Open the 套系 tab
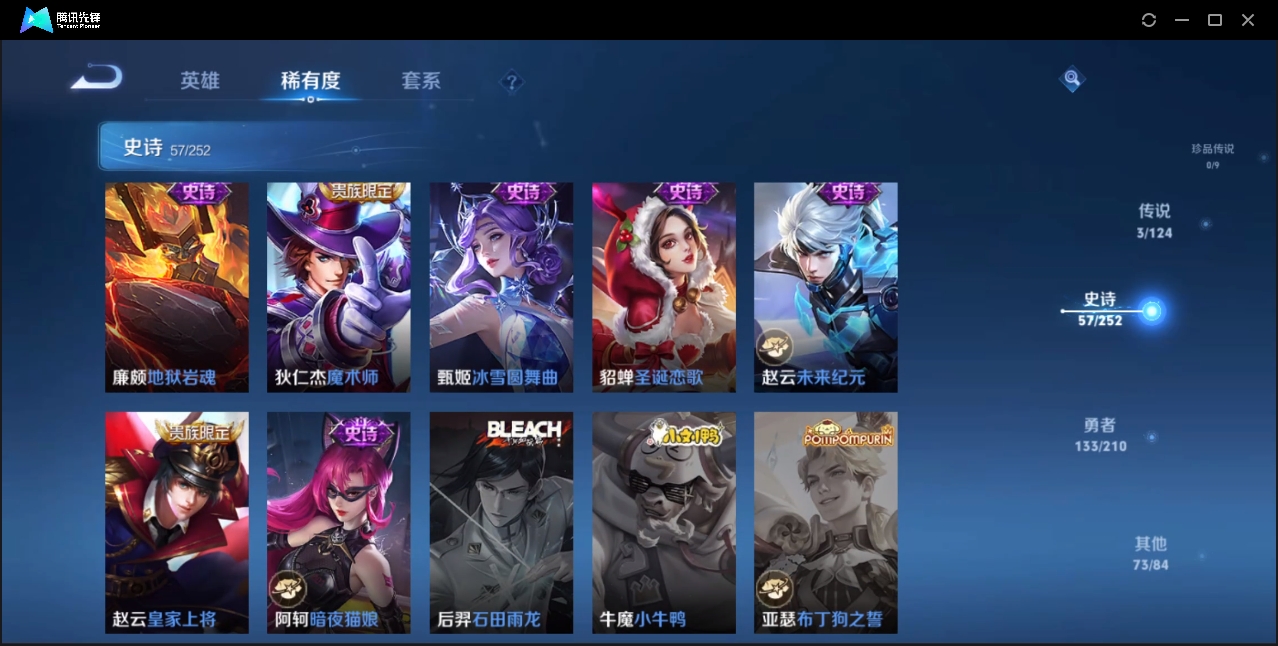Screen dimensions: 1278x646 tap(421, 81)
